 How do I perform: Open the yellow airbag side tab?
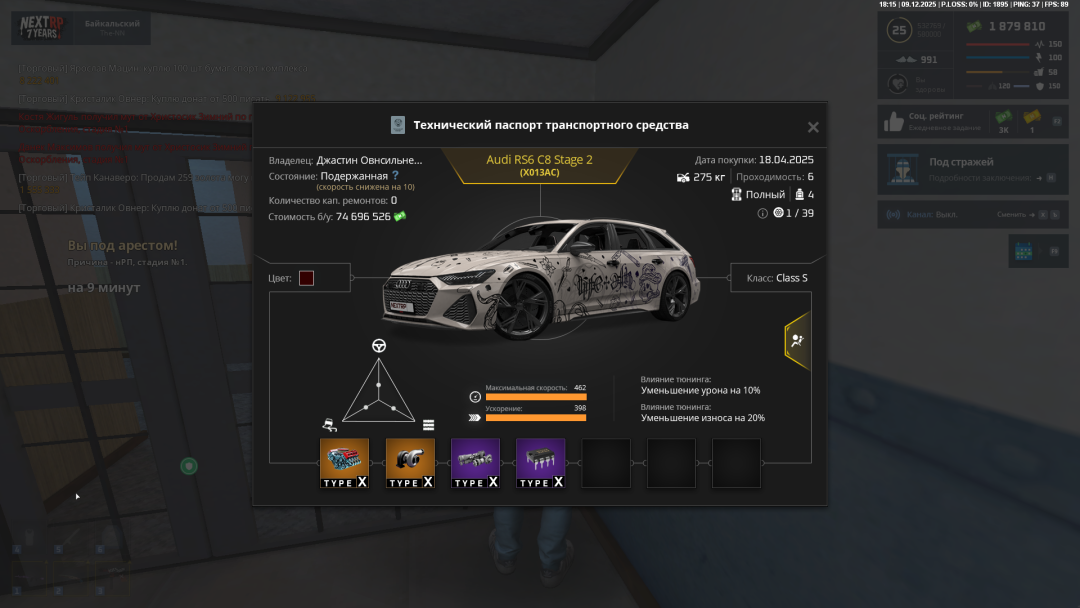(796, 340)
